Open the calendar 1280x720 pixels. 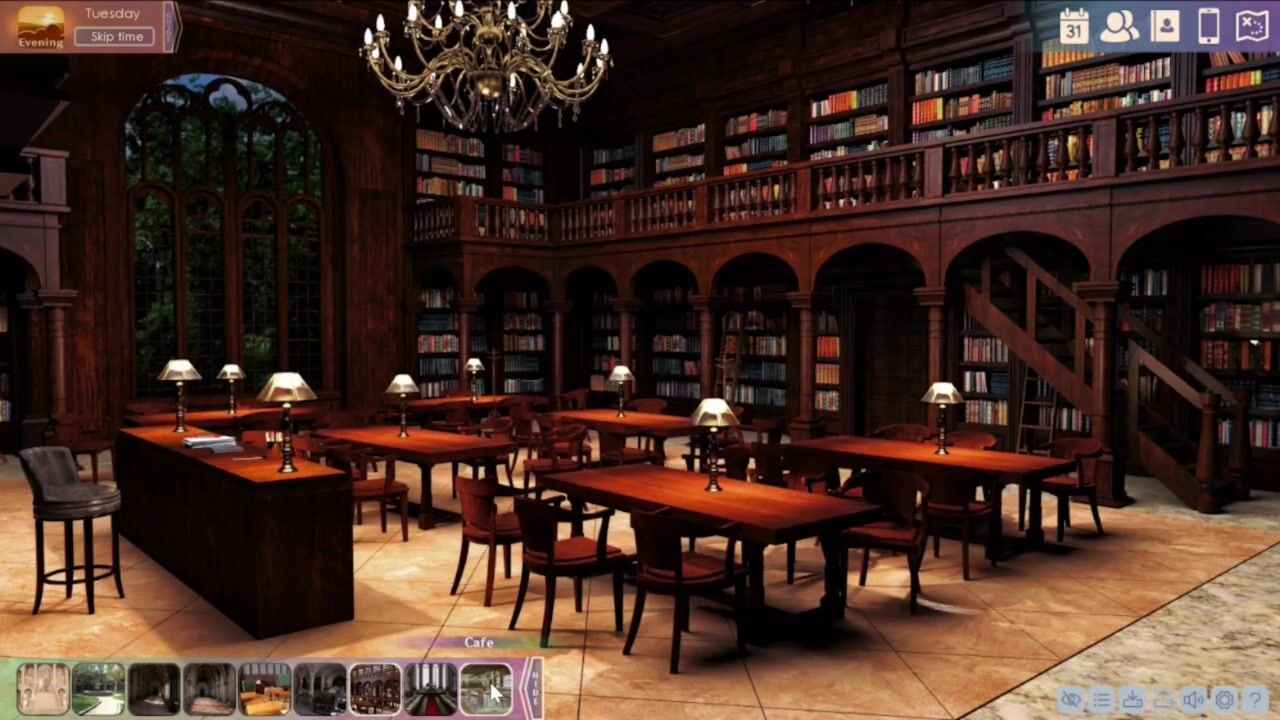[x=1074, y=26]
